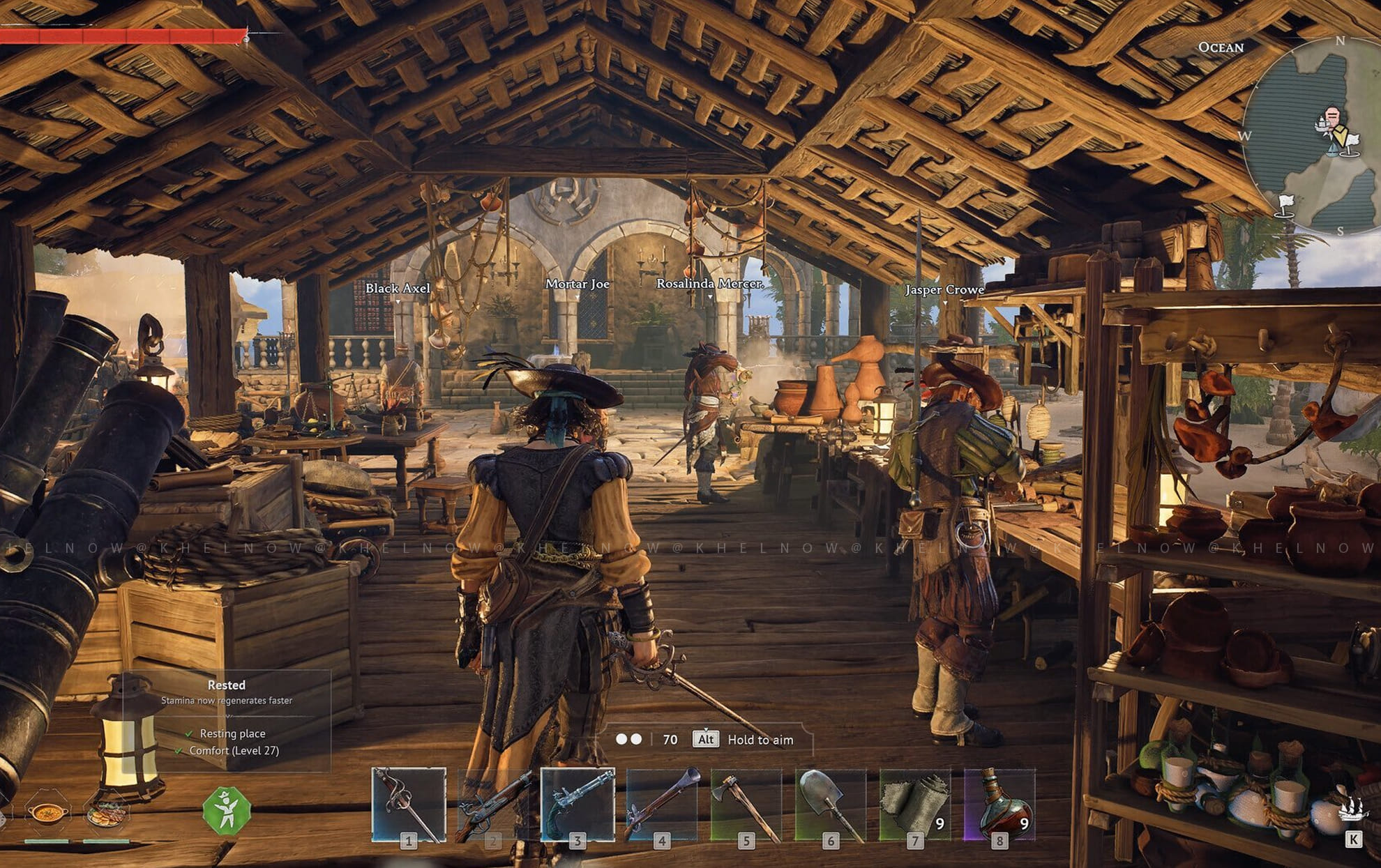Click the flag marker at minimap's southwest edge
The image size is (1381, 868).
(x=1285, y=205)
